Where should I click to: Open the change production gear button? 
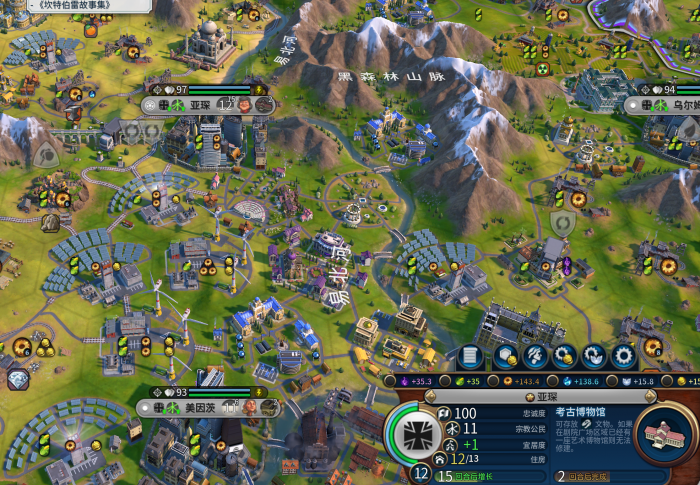tap(624, 355)
